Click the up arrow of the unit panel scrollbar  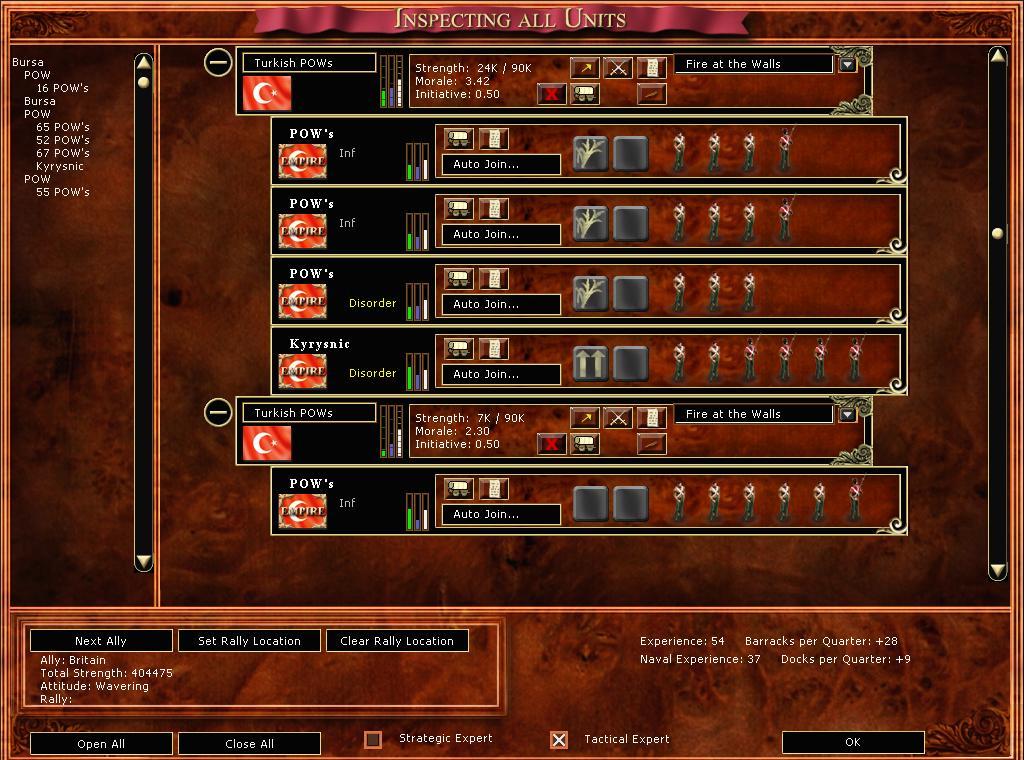pyautogui.click(x=997, y=56)
